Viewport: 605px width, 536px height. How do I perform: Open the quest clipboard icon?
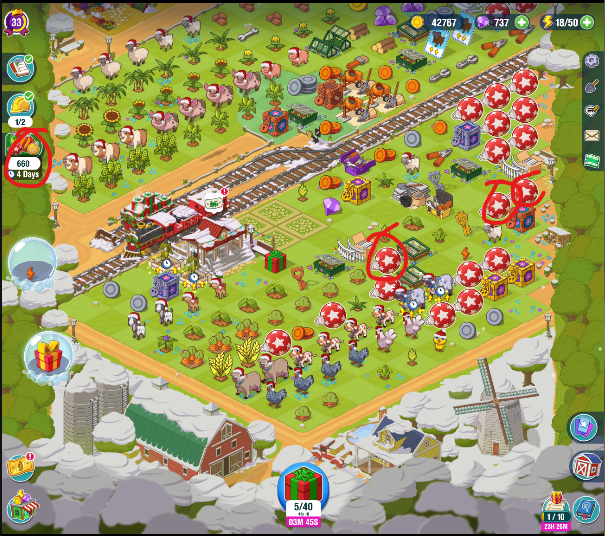(x=20, y=68)
